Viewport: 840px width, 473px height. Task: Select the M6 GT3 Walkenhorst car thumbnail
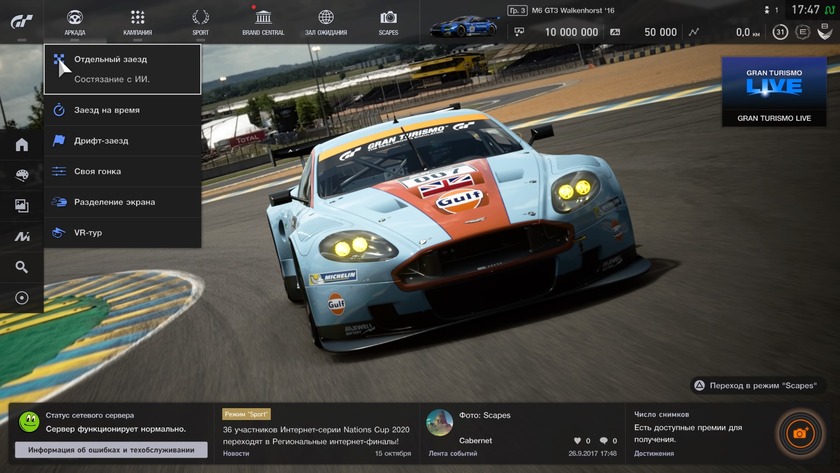point(464,24)
